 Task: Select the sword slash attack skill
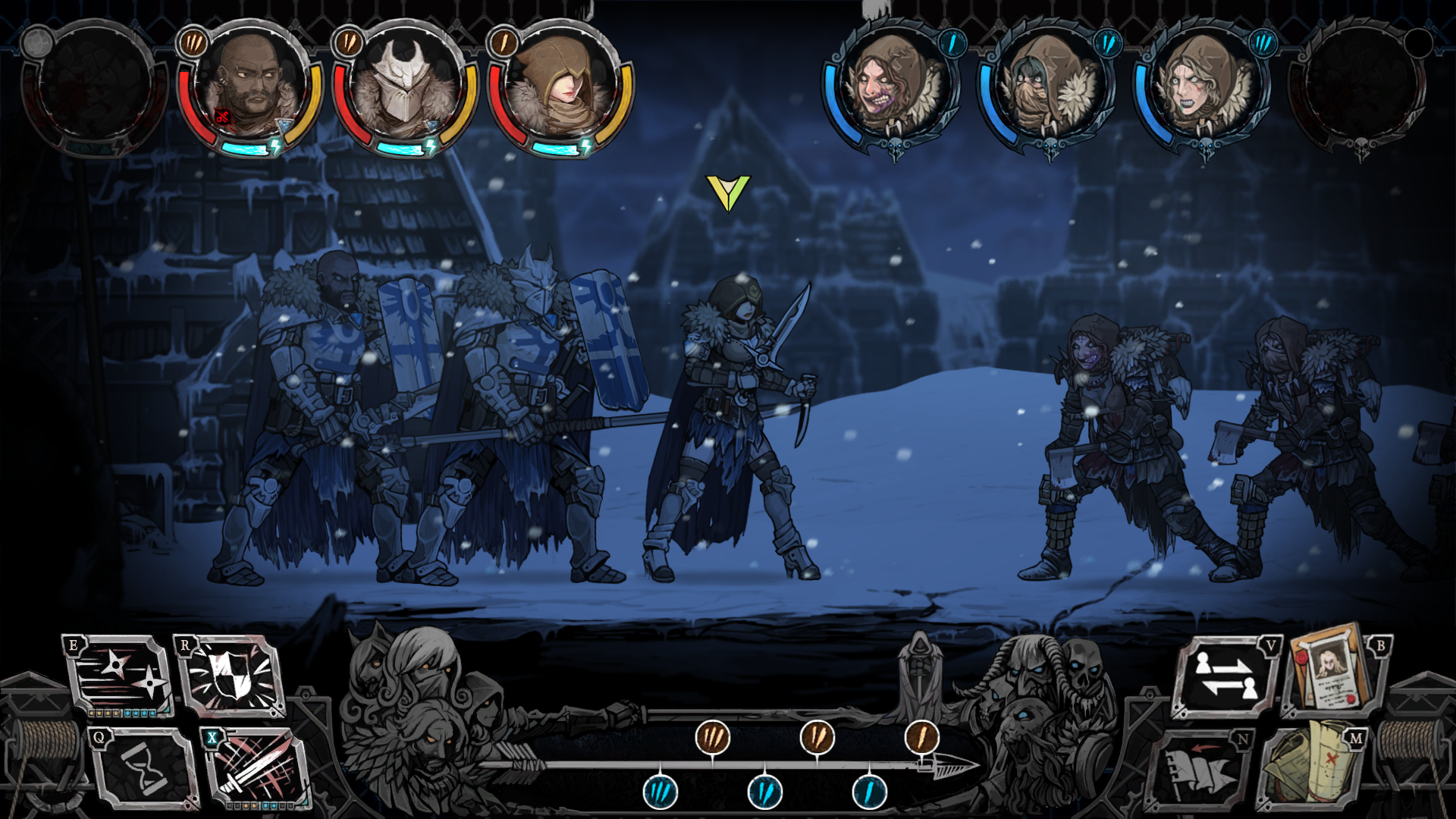[x=256, y=769]
